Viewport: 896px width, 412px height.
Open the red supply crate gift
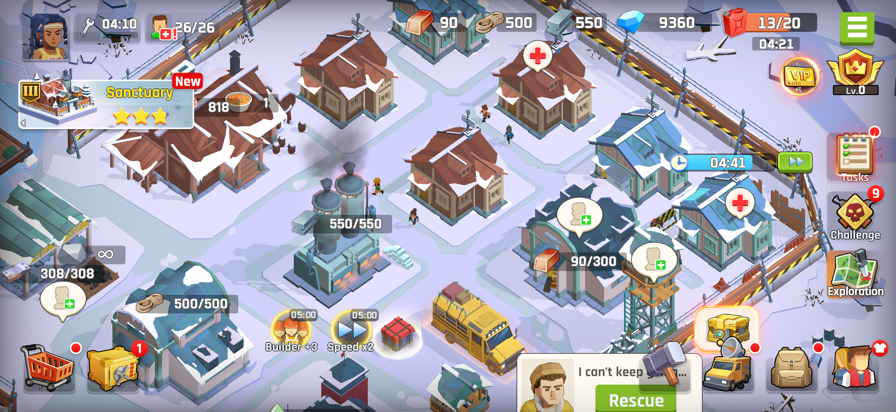click(x=397, y=333)
